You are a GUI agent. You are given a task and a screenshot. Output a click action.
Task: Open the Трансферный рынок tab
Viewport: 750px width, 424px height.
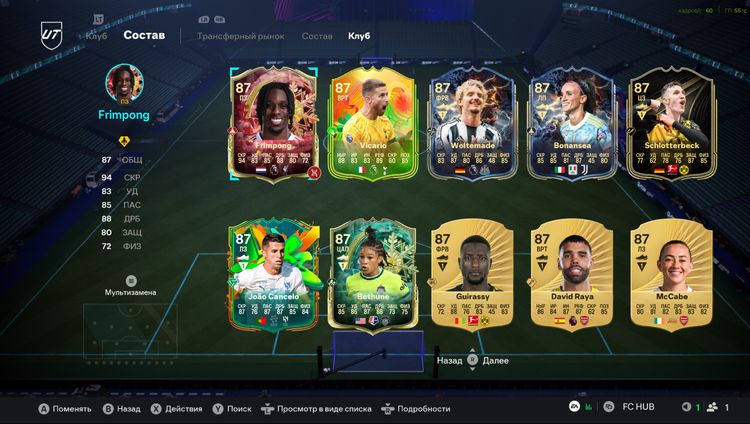coord(240,36)
